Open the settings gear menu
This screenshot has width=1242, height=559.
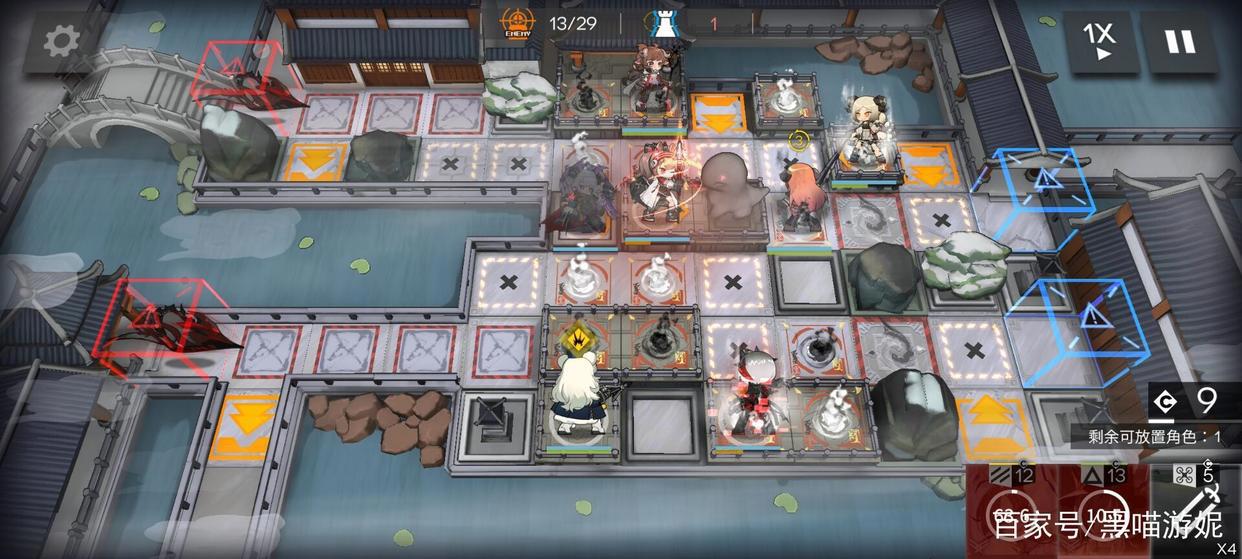pyautogui.click(x=62, y=42)
